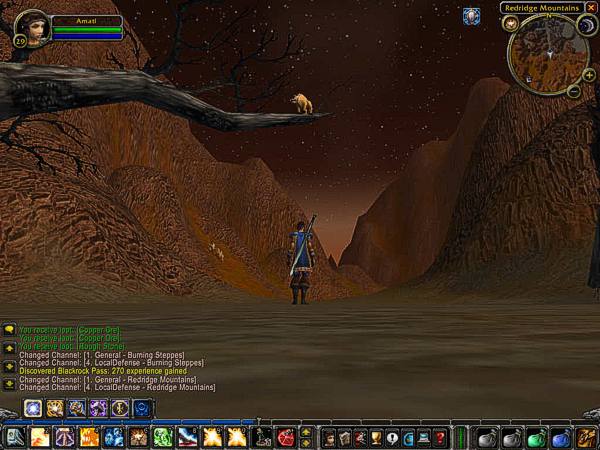Activate the glowing white orb aura button
Image resolution: width=600 pixels, height=450 pixels.
[x=32, y=407]
